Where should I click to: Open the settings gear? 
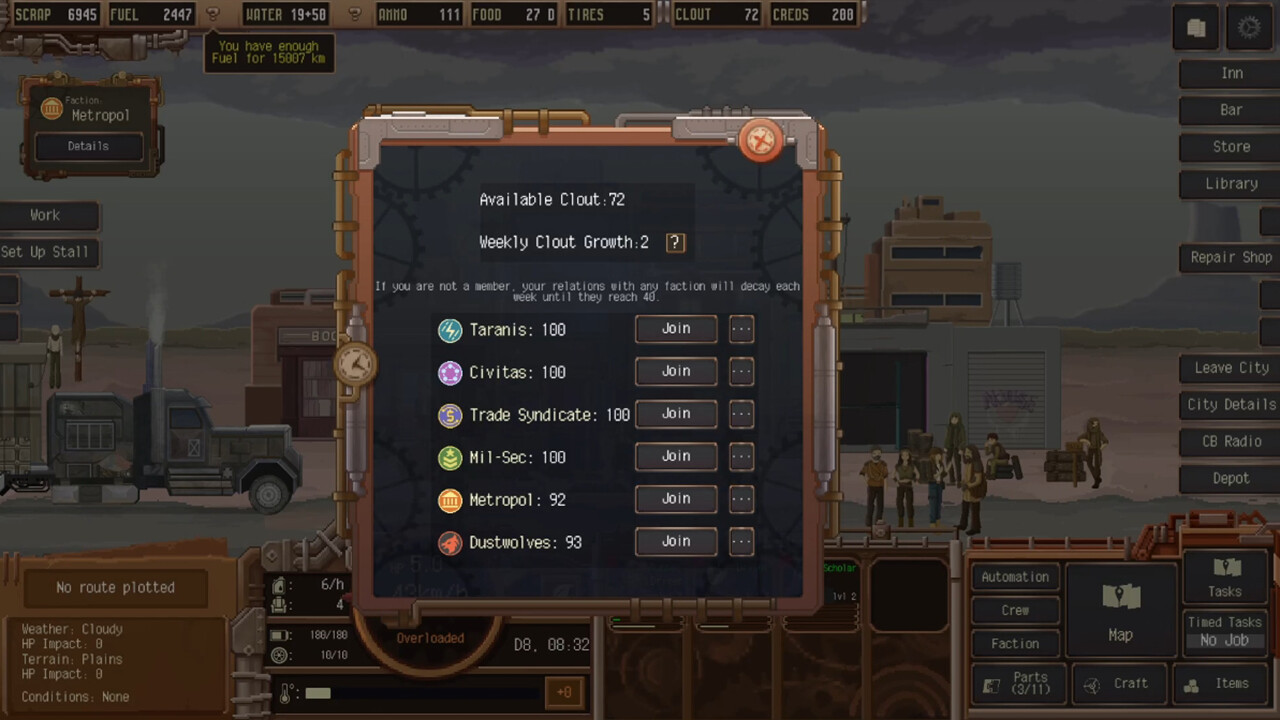click(1249, 28)
